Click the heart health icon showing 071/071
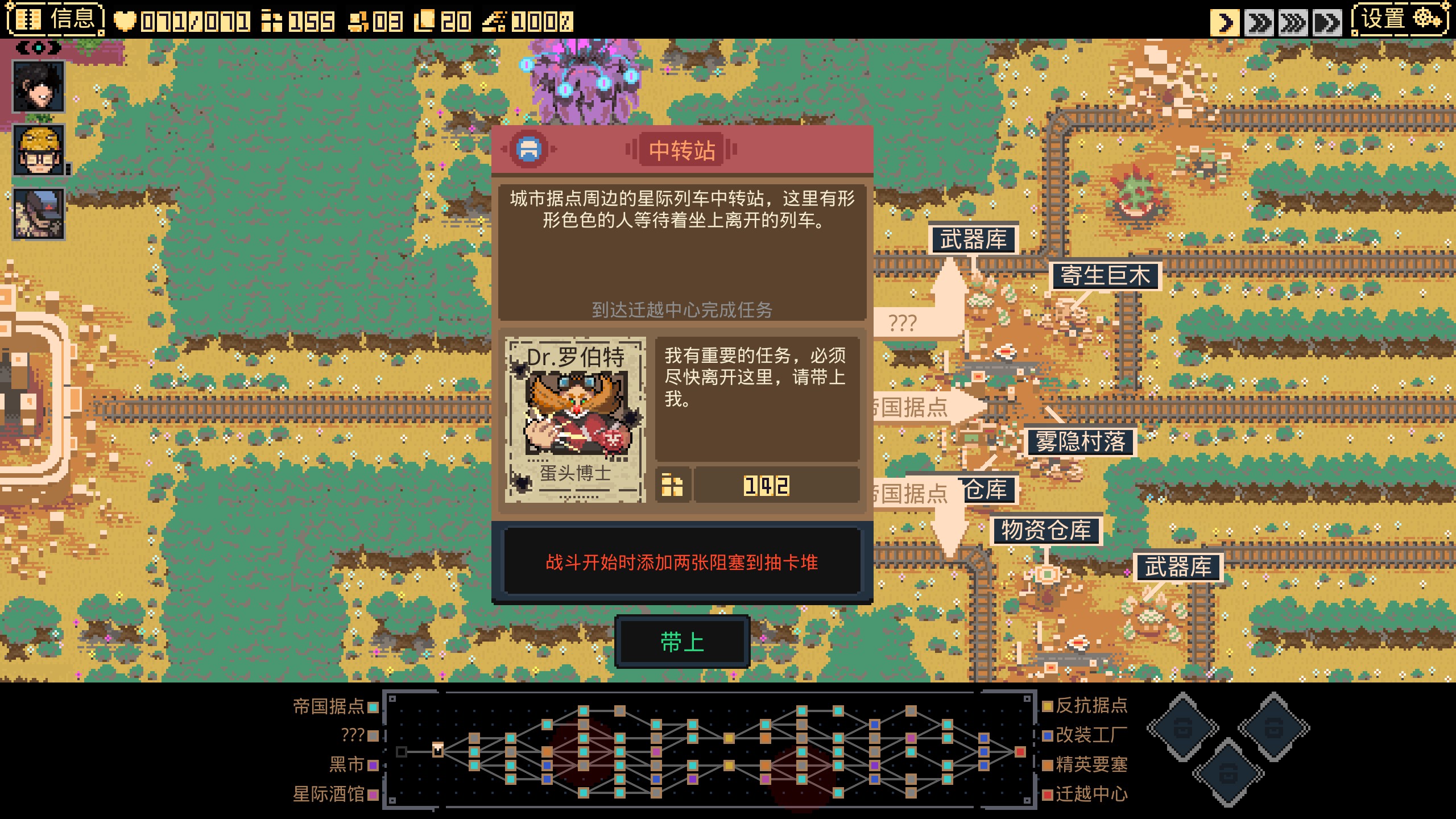The width and height of the screenshot is (1456, 819). pos(124,21)
